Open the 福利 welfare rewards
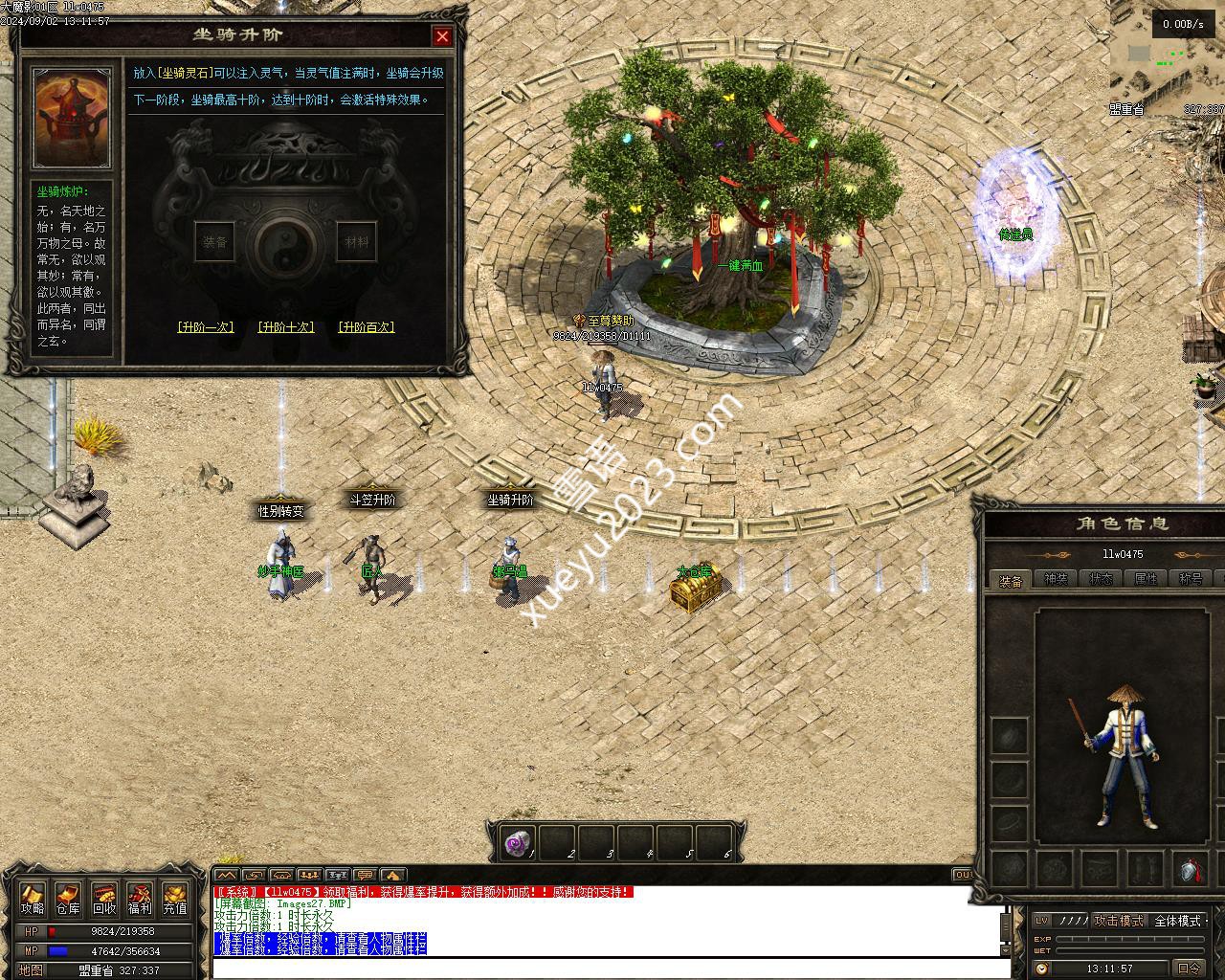1225x980 pixels. click(x=140, y=900)
